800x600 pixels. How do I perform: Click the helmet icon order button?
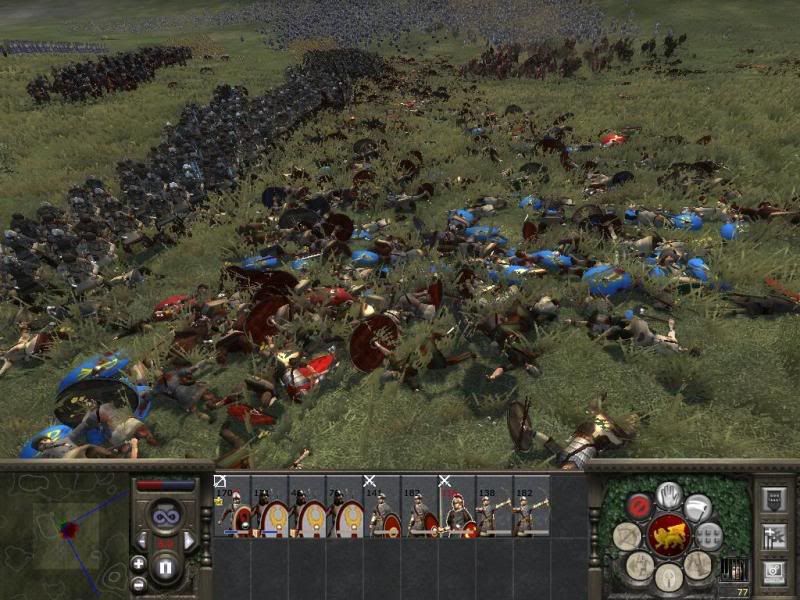point(668,576)
